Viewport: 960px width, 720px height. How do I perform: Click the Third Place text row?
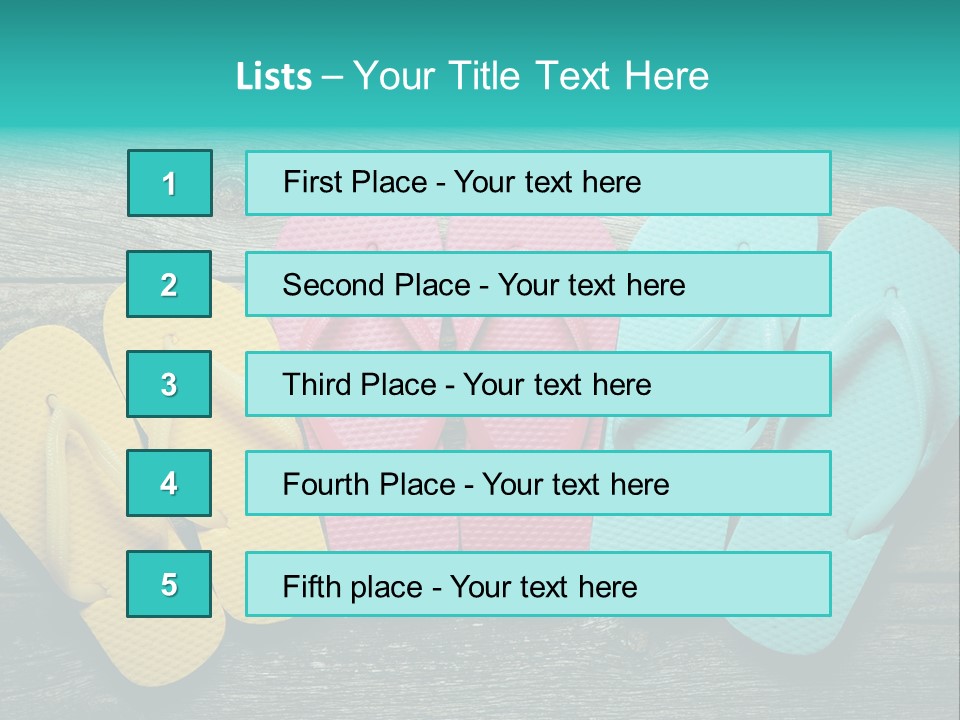(x=538, y=384)
